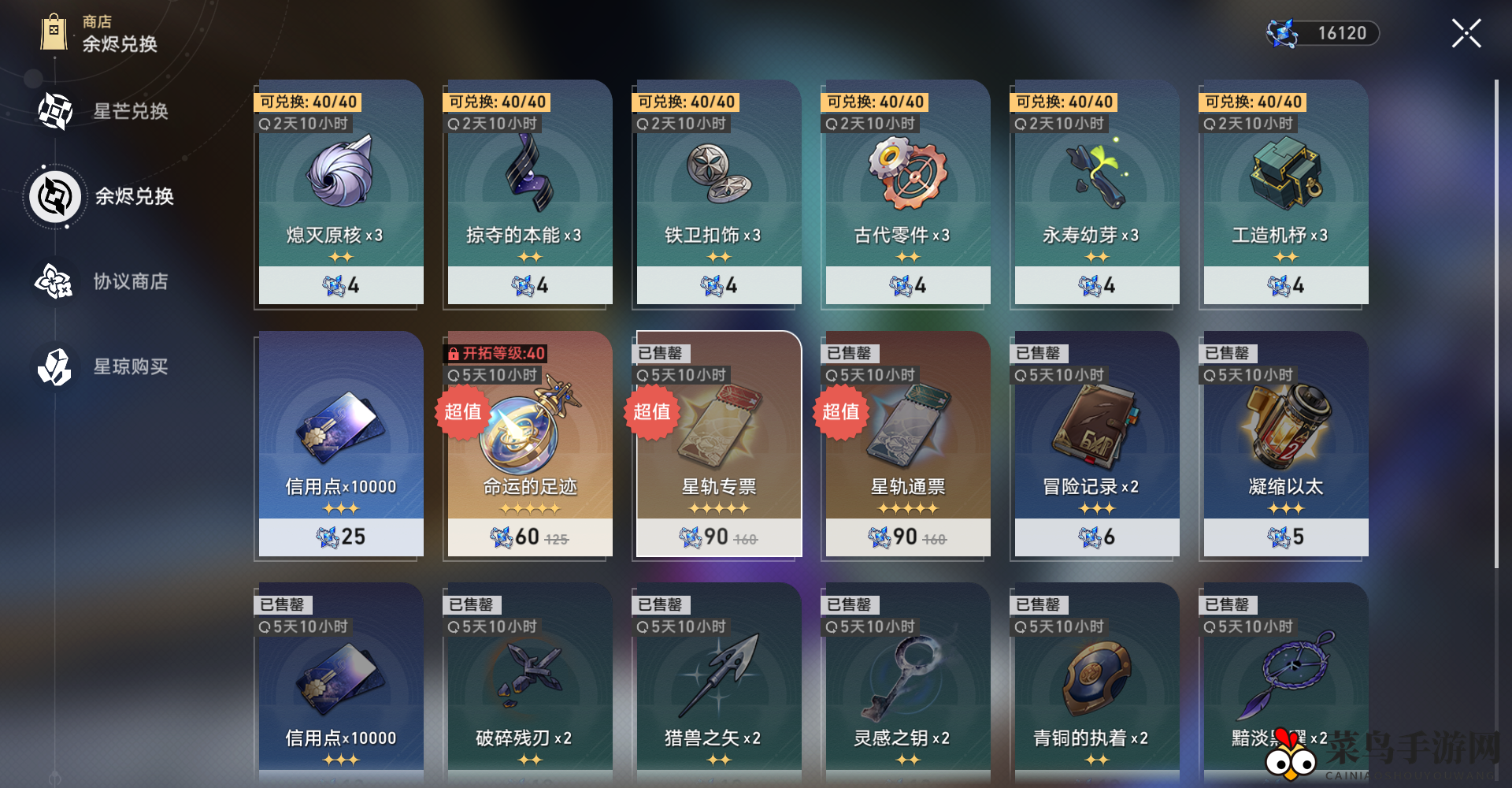Select the 掠夺的本能 x3 item
1512x788 pixels.
click(x=529, y=192)
